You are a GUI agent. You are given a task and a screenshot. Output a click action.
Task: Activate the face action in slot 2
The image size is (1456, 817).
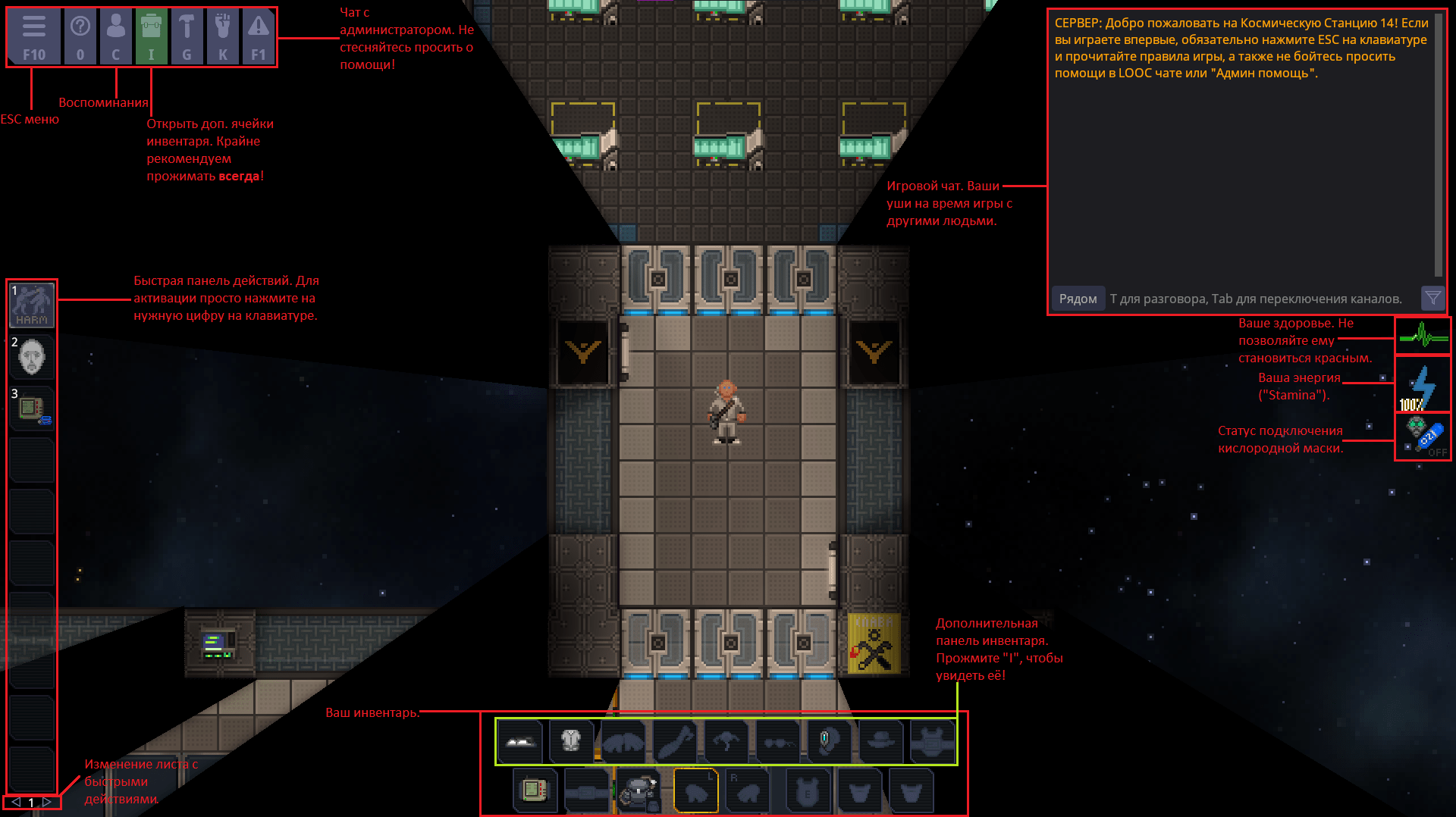point(32,356)
